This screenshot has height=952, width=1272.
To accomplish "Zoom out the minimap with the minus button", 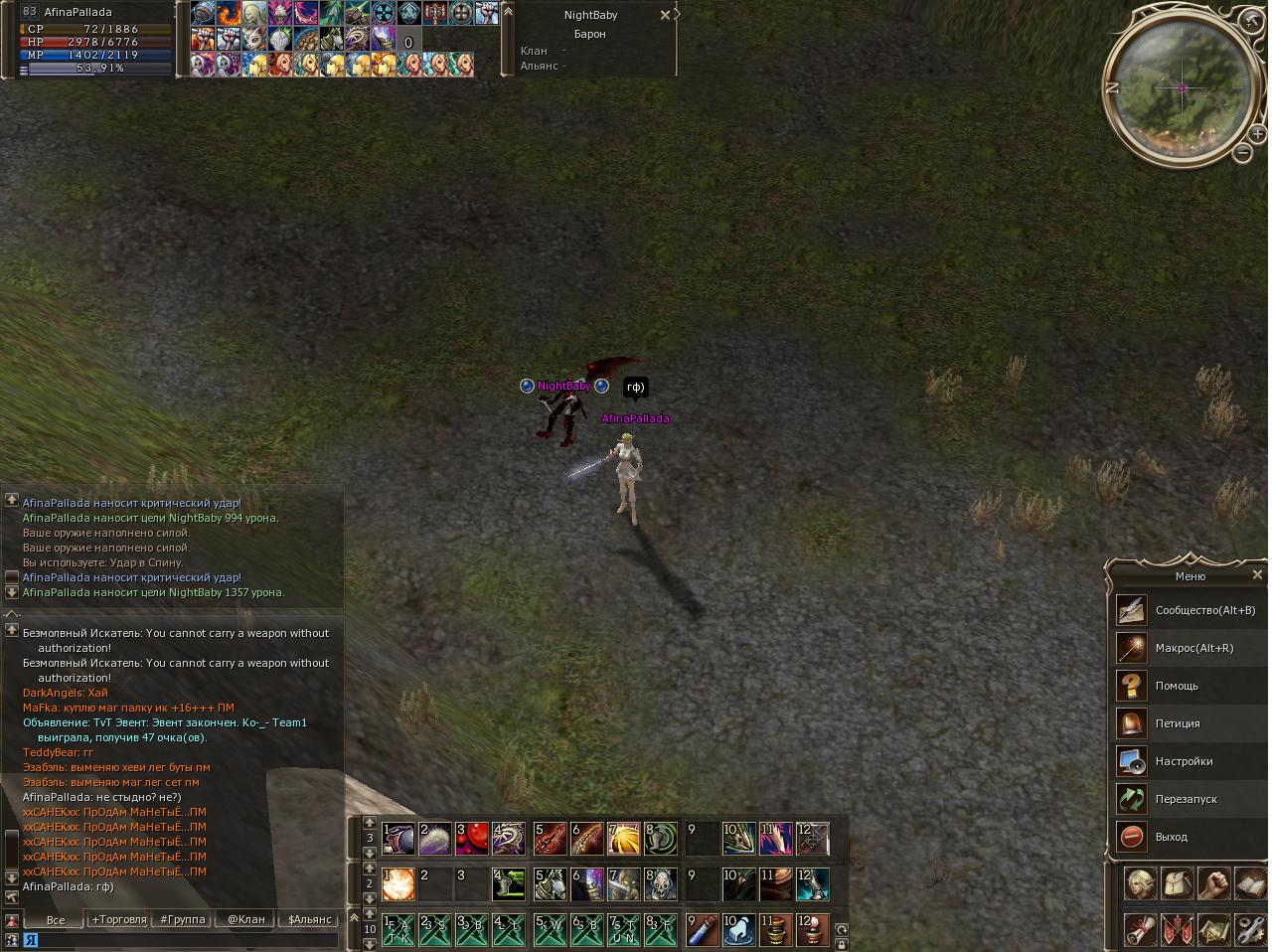I will pos(1242,152).
